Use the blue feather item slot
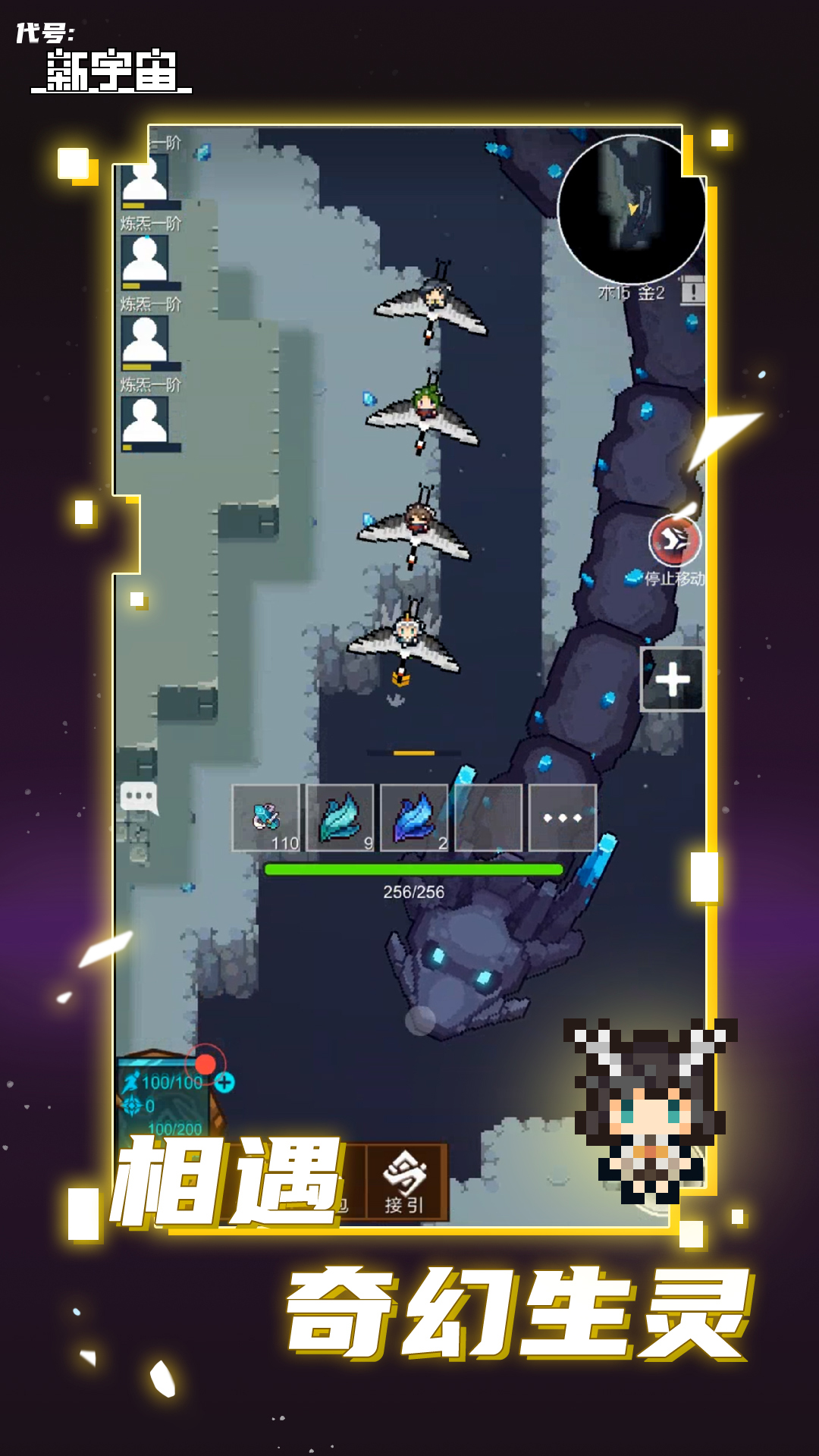819x1456 pixels. coord(414,817)
